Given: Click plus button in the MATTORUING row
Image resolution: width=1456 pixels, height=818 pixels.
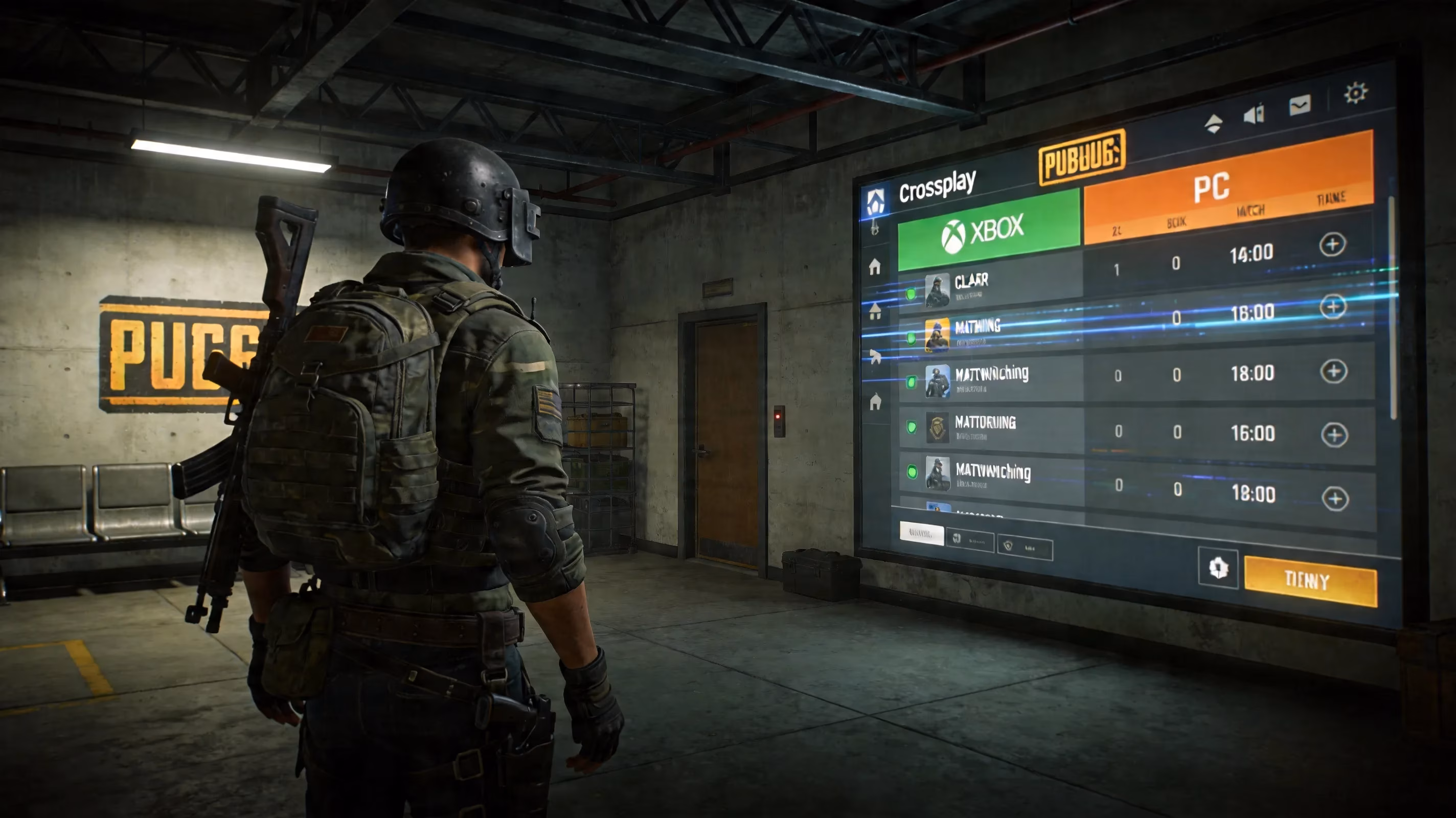Looking at the screenshot, I should point(1334,435).
